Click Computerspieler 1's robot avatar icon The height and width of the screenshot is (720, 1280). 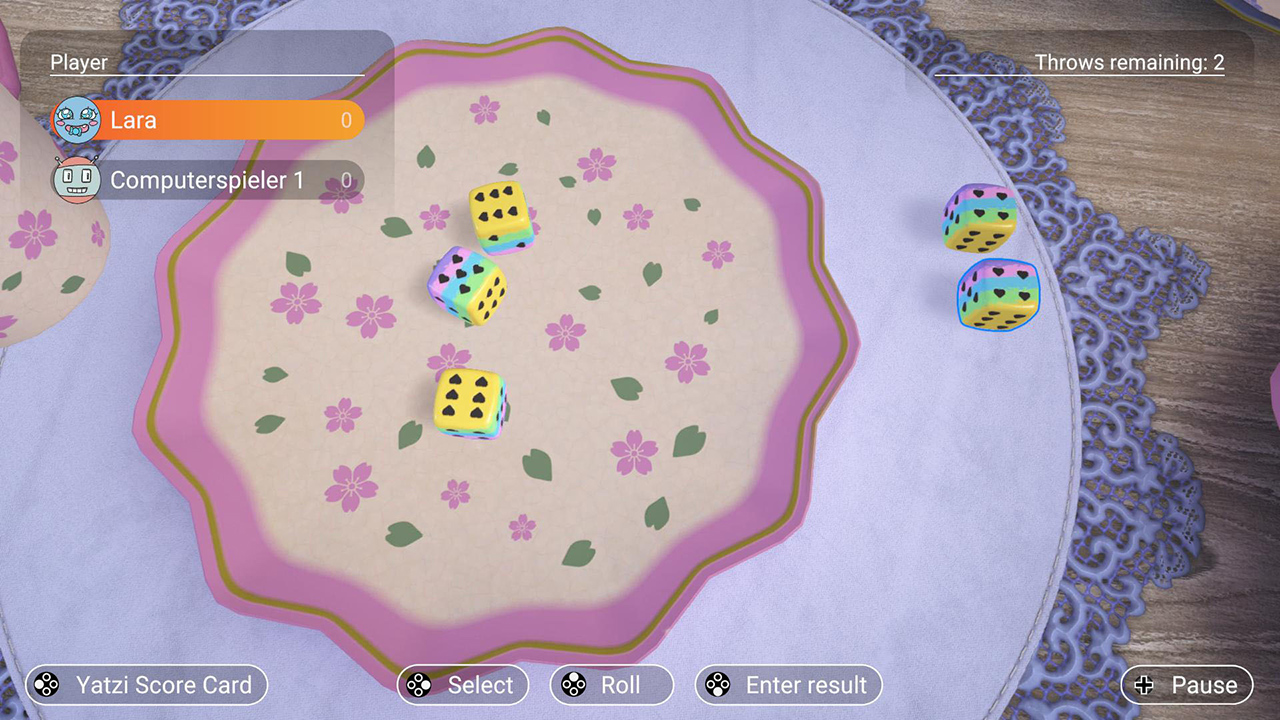[x=76, y=181]
